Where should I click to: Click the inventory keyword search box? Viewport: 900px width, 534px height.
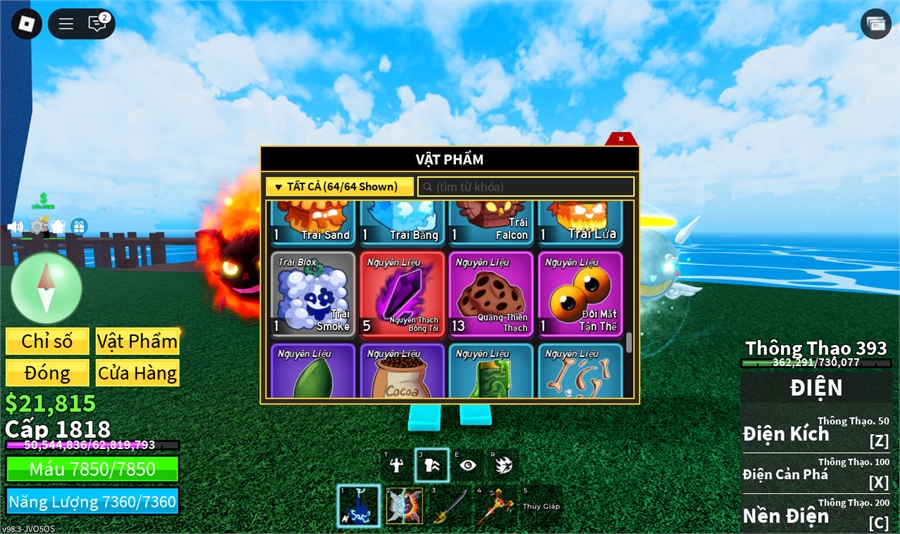(x=525, y=187)
